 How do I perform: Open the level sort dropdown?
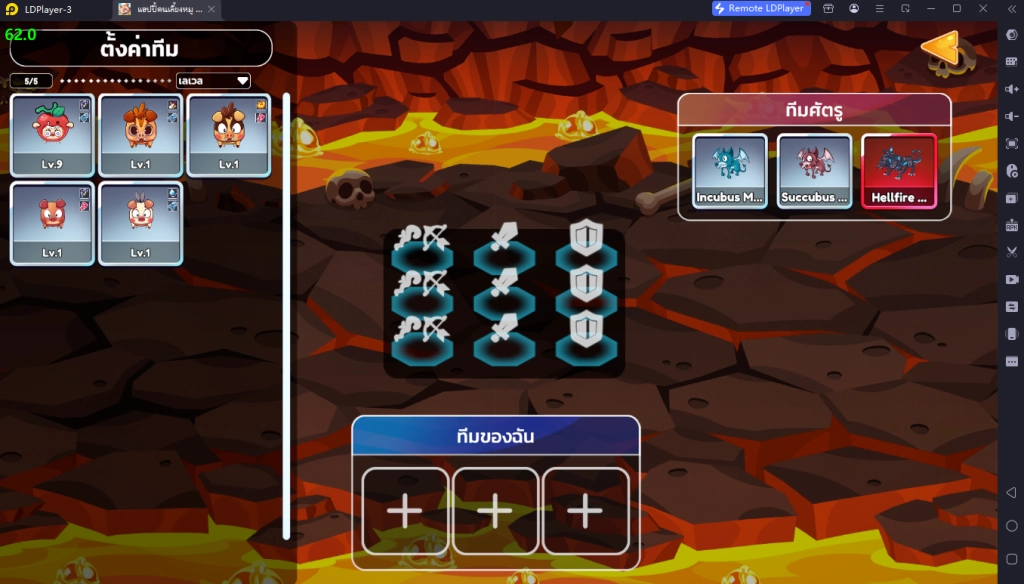coord(212,81)
